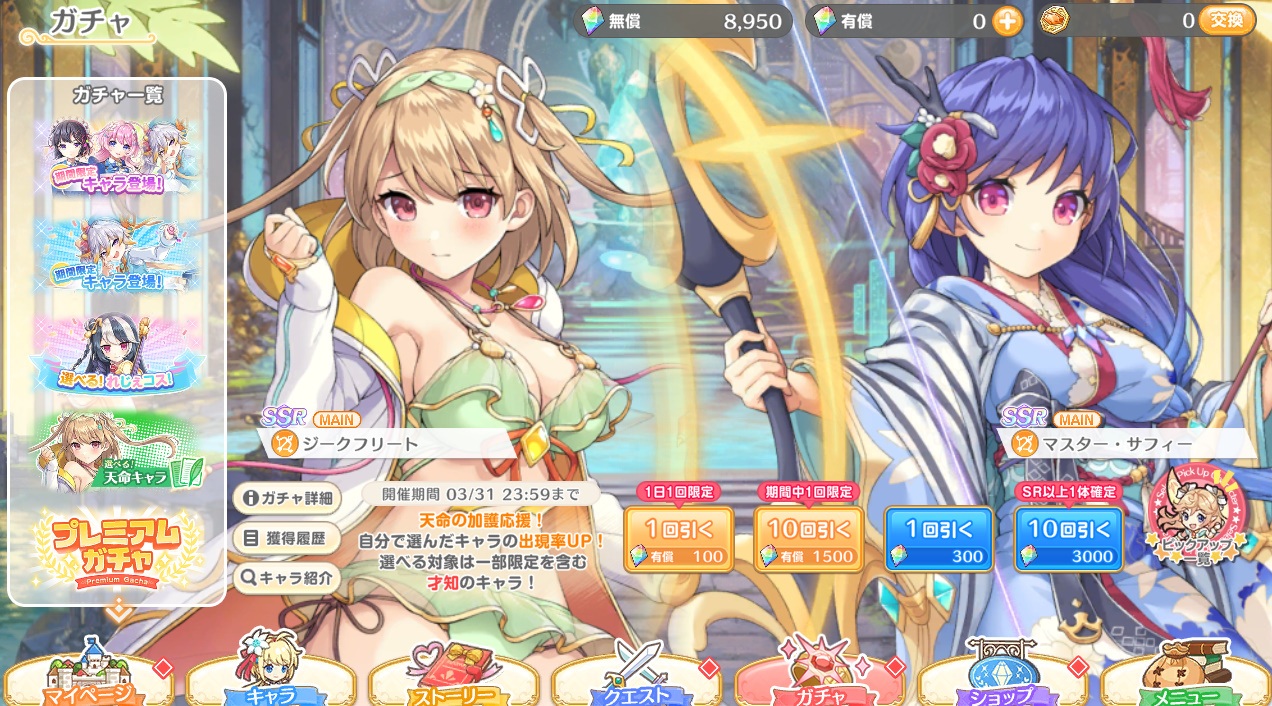Choose the 天命キャラ gacha banner

pyautogui.click(x=118, y=451)
